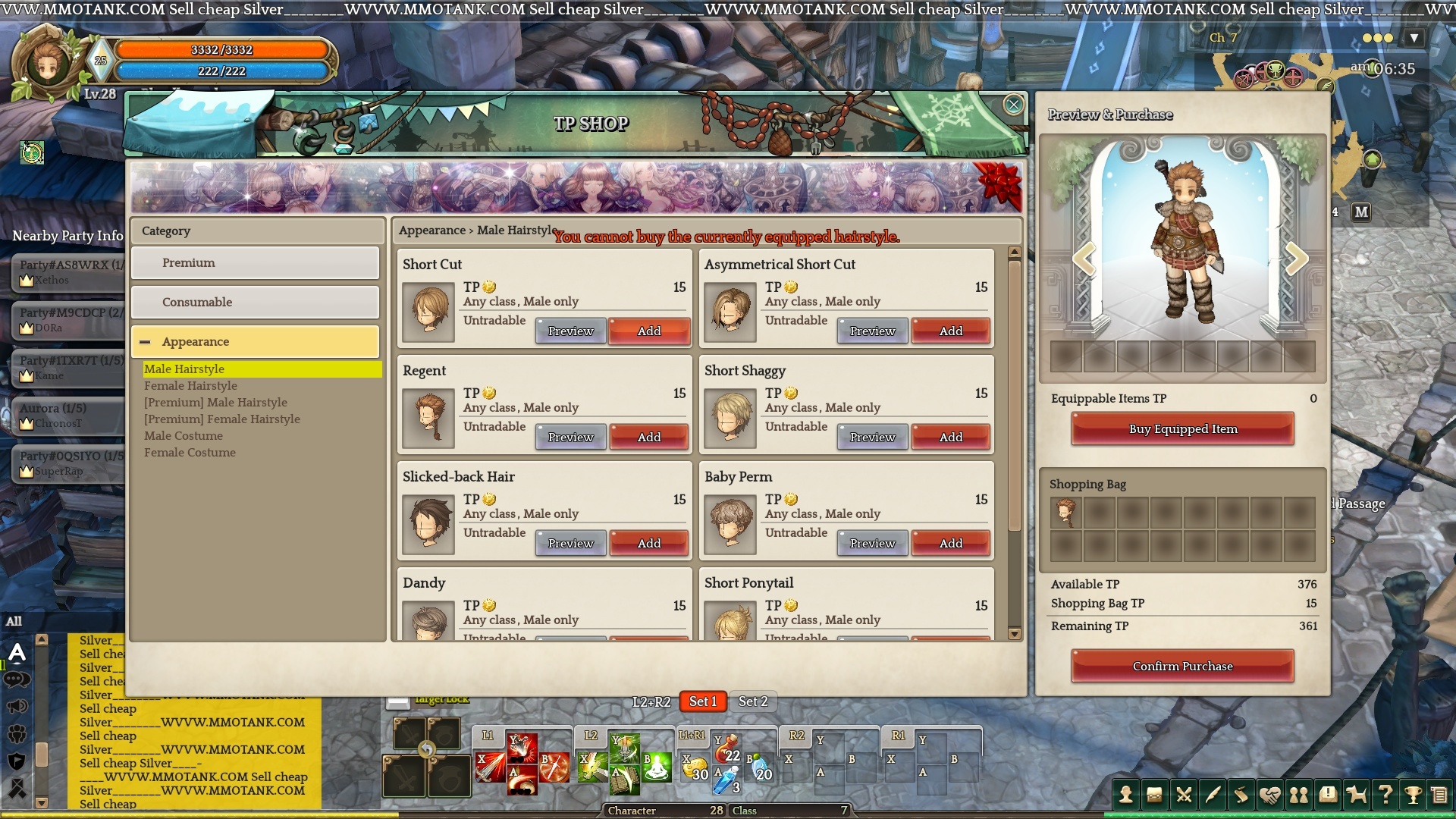This screenshot has width=1456, height=819.
Task: Add Slicked-back Hair to shopping bag
Action: (648, 543)
